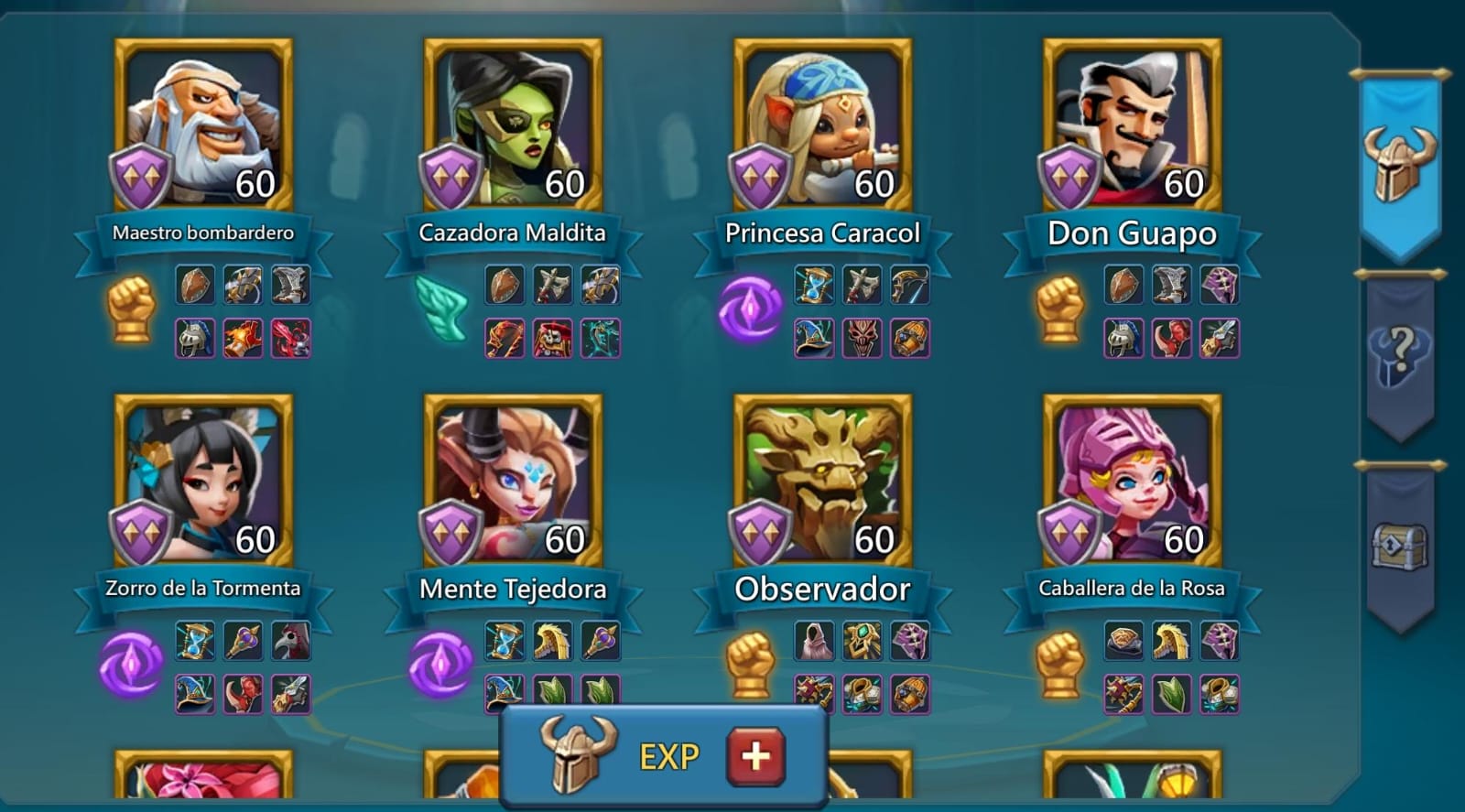The width and height of the screenshot is (1465, 812).
Task: Click Don Guapo's golden fist icon
Action: (x=1059, y=309)
